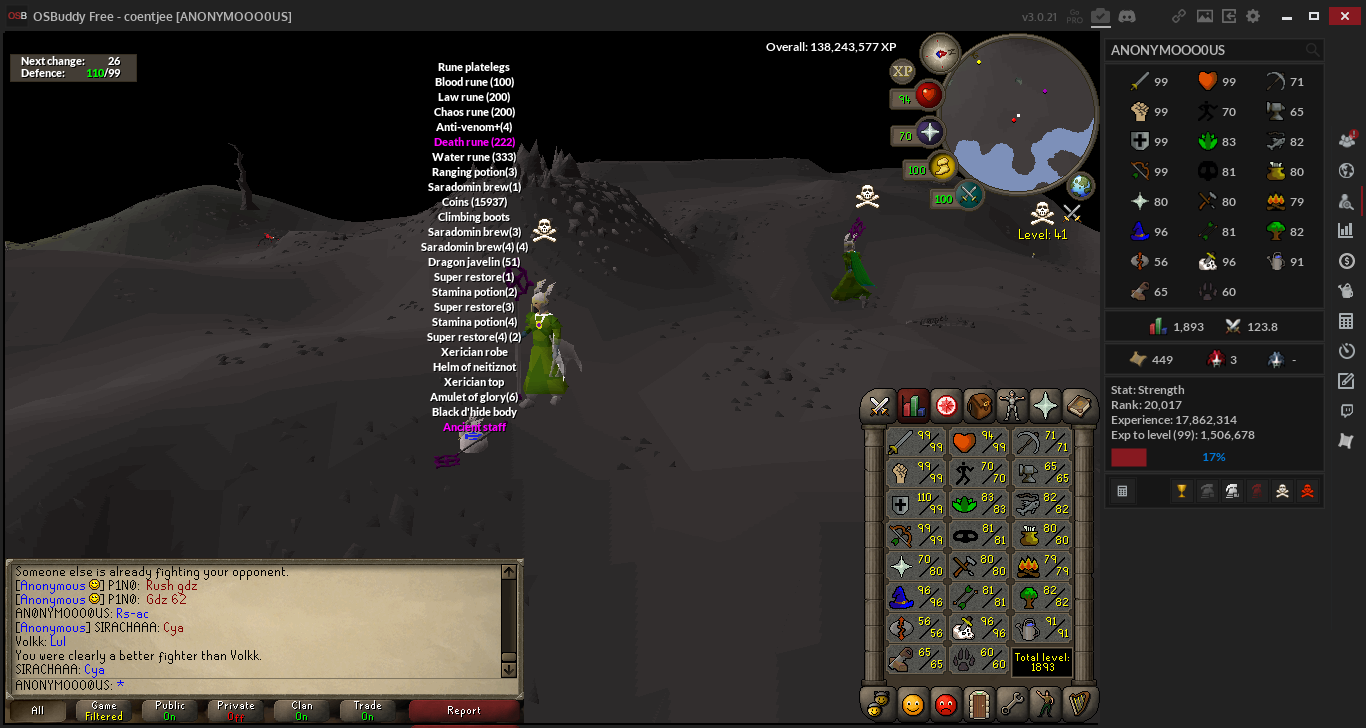The image size is (1366, 728).
Task: Switch to the Magic spellbook tab
Action: 1080,405
